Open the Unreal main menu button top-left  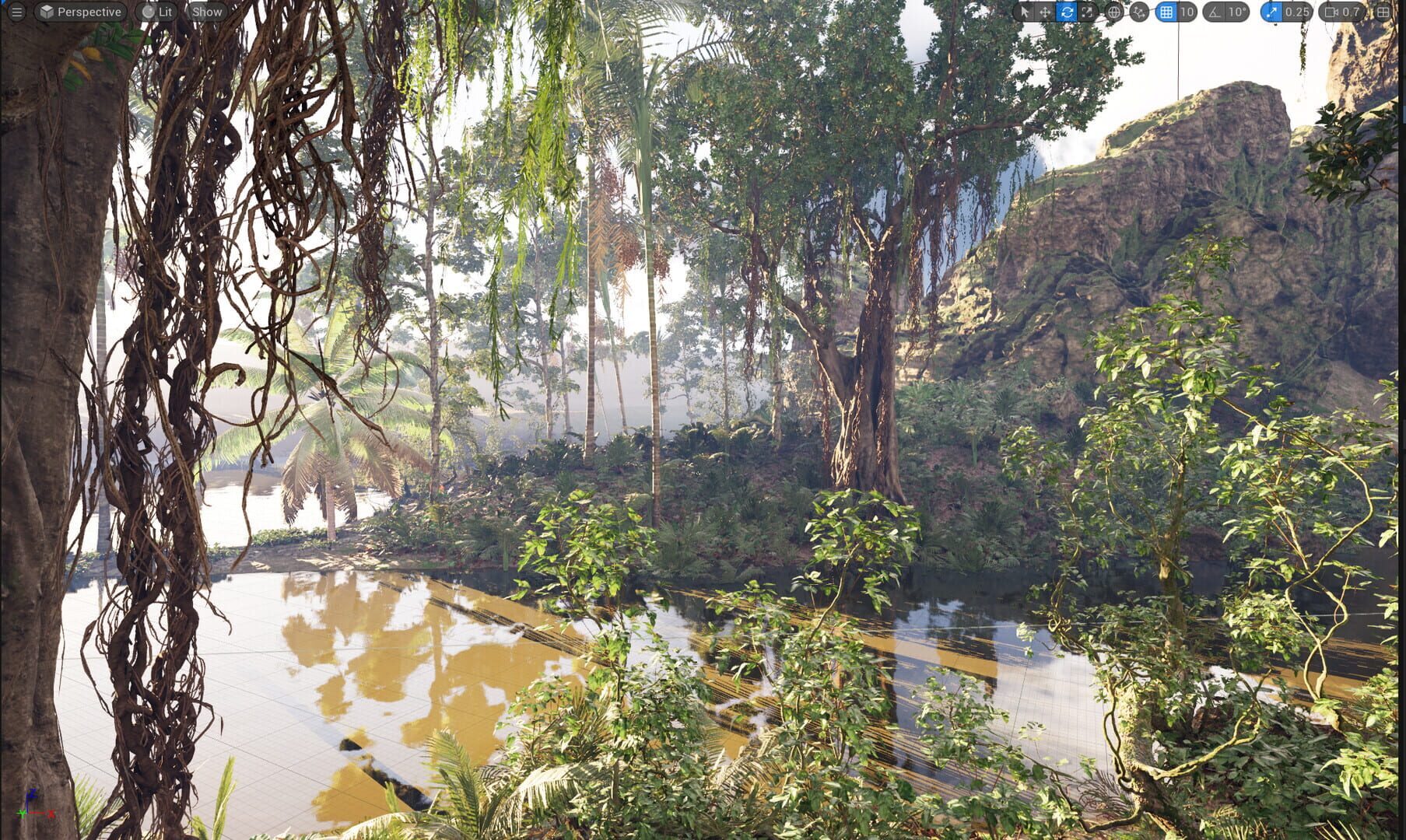point(16,12)
